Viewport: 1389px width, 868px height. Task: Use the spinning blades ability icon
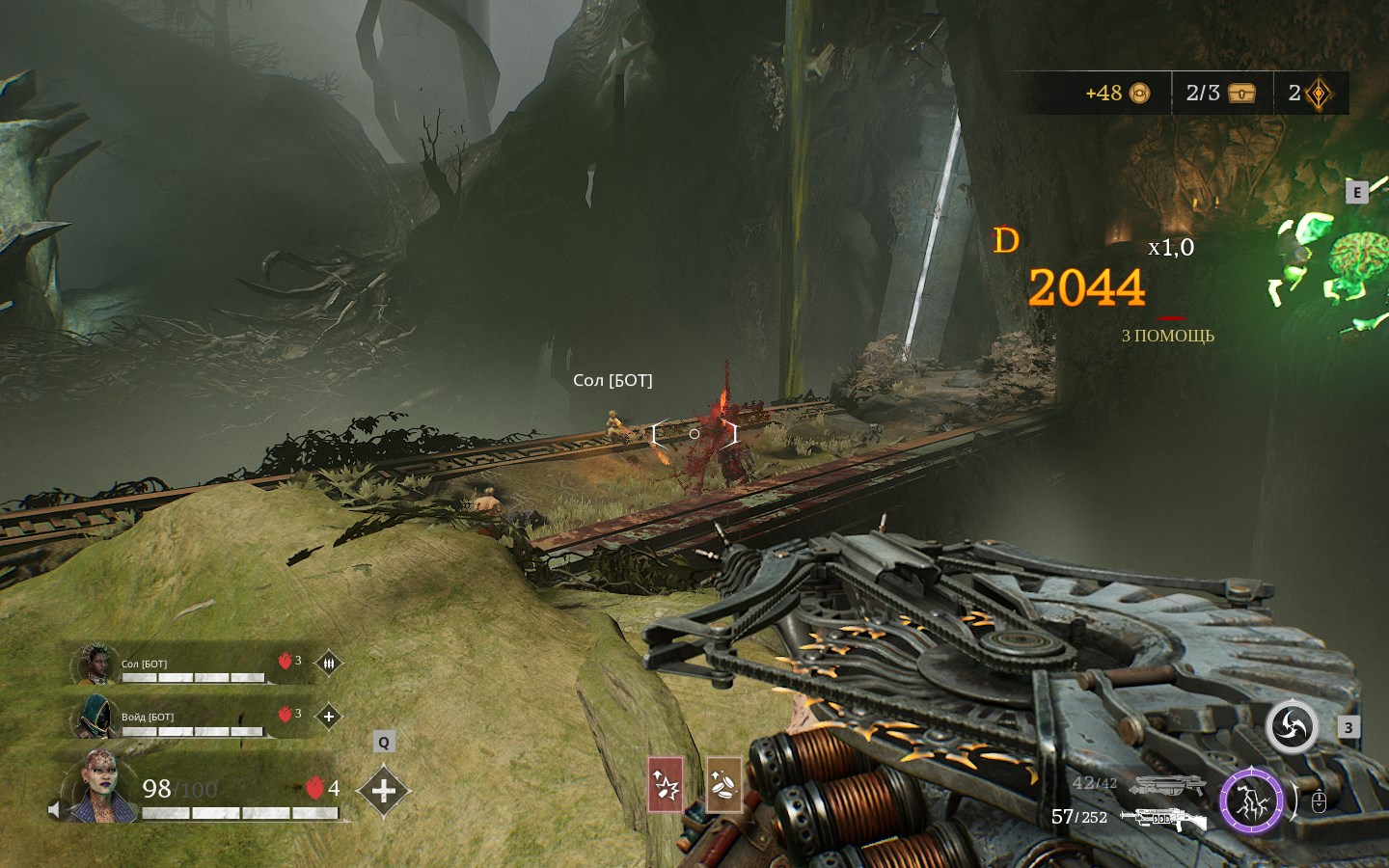1292,726
